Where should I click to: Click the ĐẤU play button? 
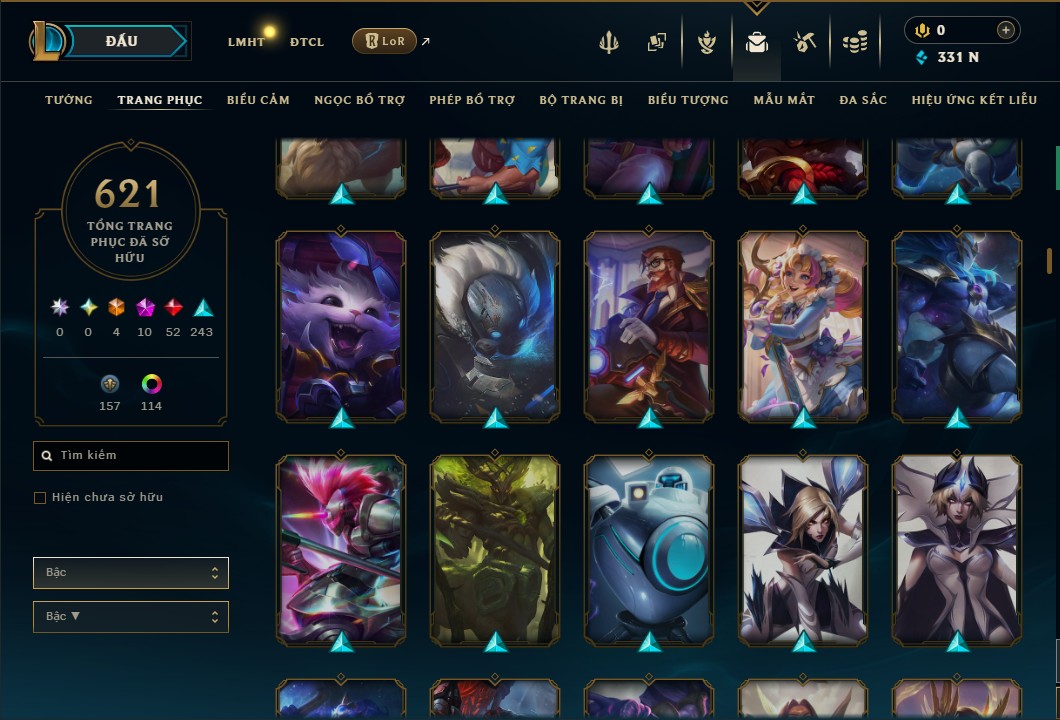coord(122,41)
